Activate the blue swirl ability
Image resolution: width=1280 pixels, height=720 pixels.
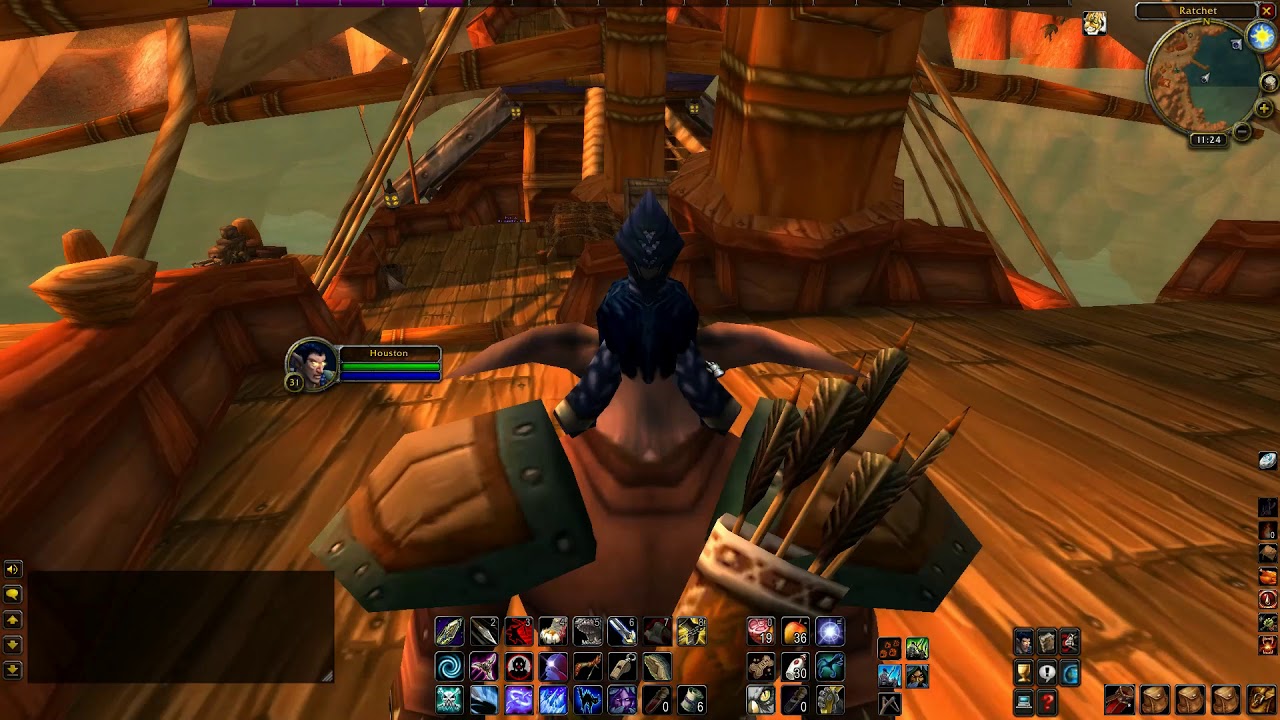tap(449, 666)
